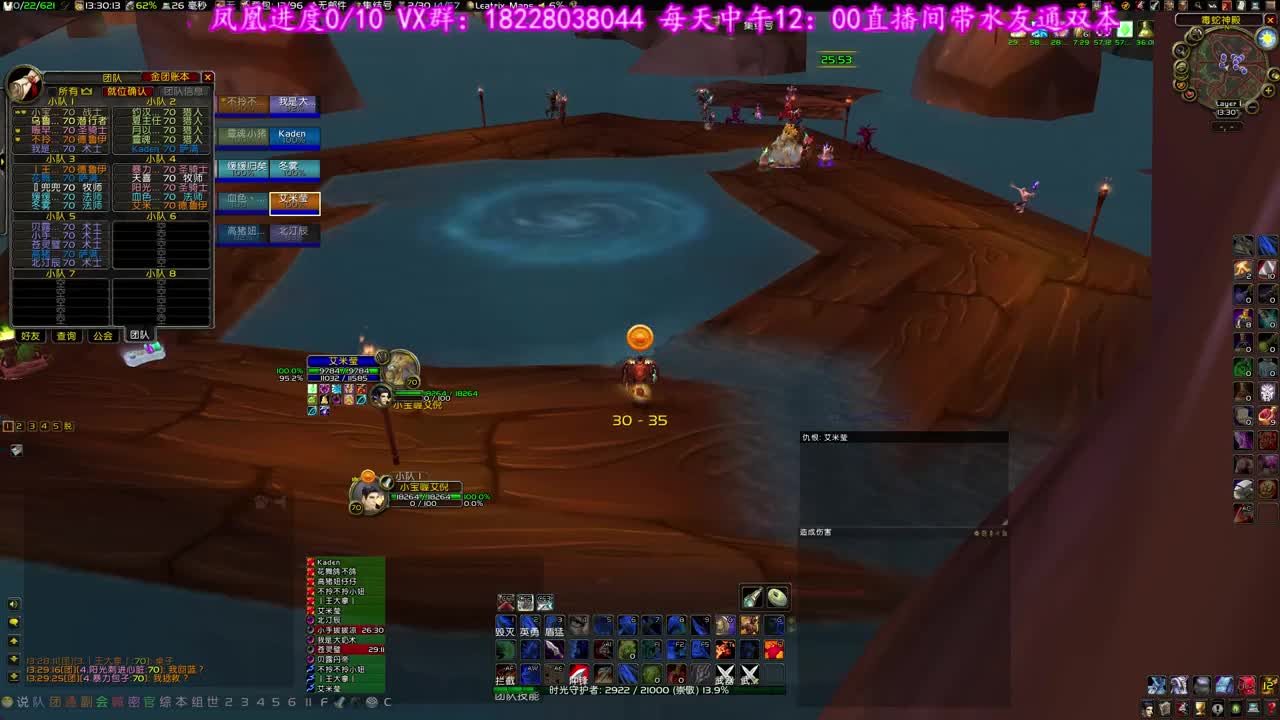Use the 盾猛 ability on the action bar

click(x=555, y=626)
